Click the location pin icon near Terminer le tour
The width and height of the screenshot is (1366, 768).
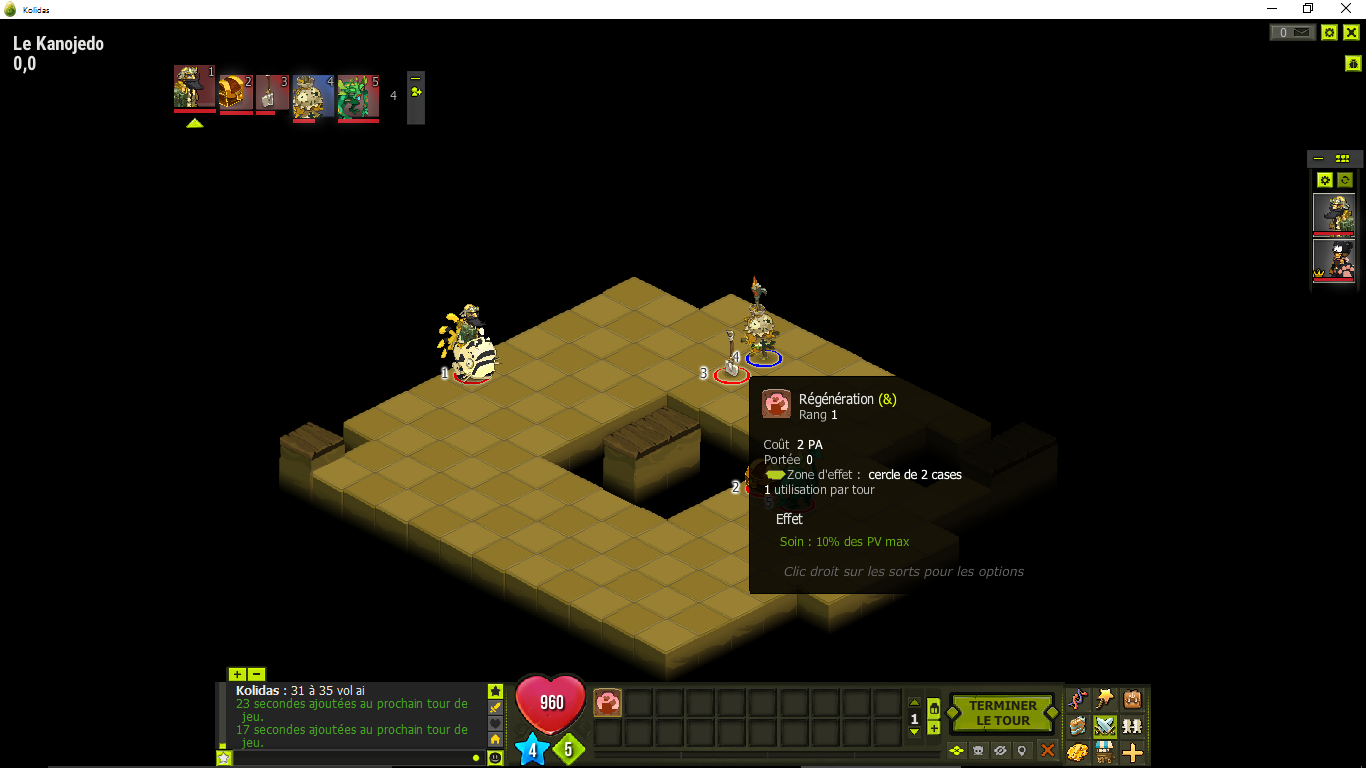pyautogui.click(x=1022, y=750)
